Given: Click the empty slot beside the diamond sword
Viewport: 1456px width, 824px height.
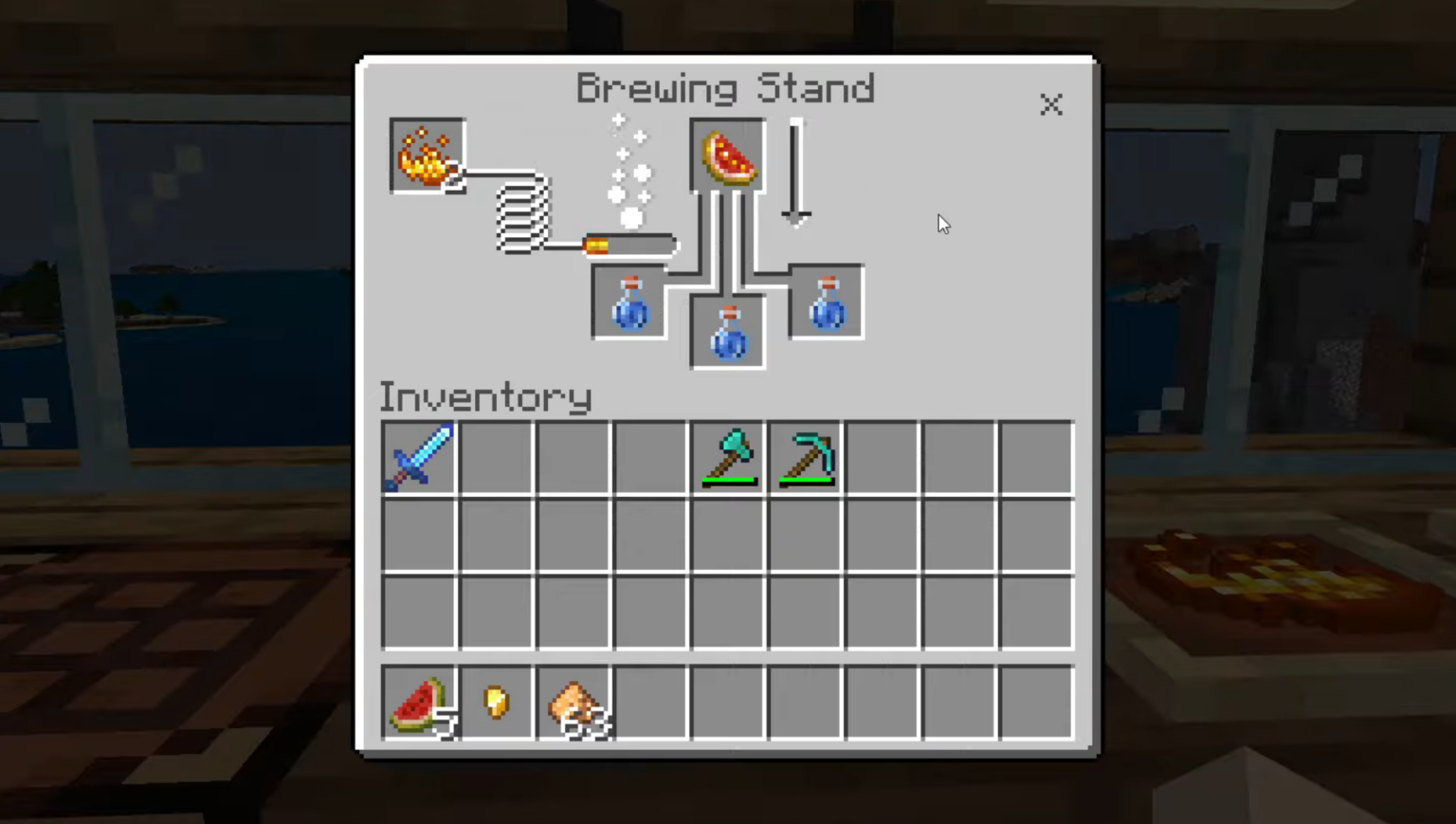Looking at the screenshot, I should [497, 458].
